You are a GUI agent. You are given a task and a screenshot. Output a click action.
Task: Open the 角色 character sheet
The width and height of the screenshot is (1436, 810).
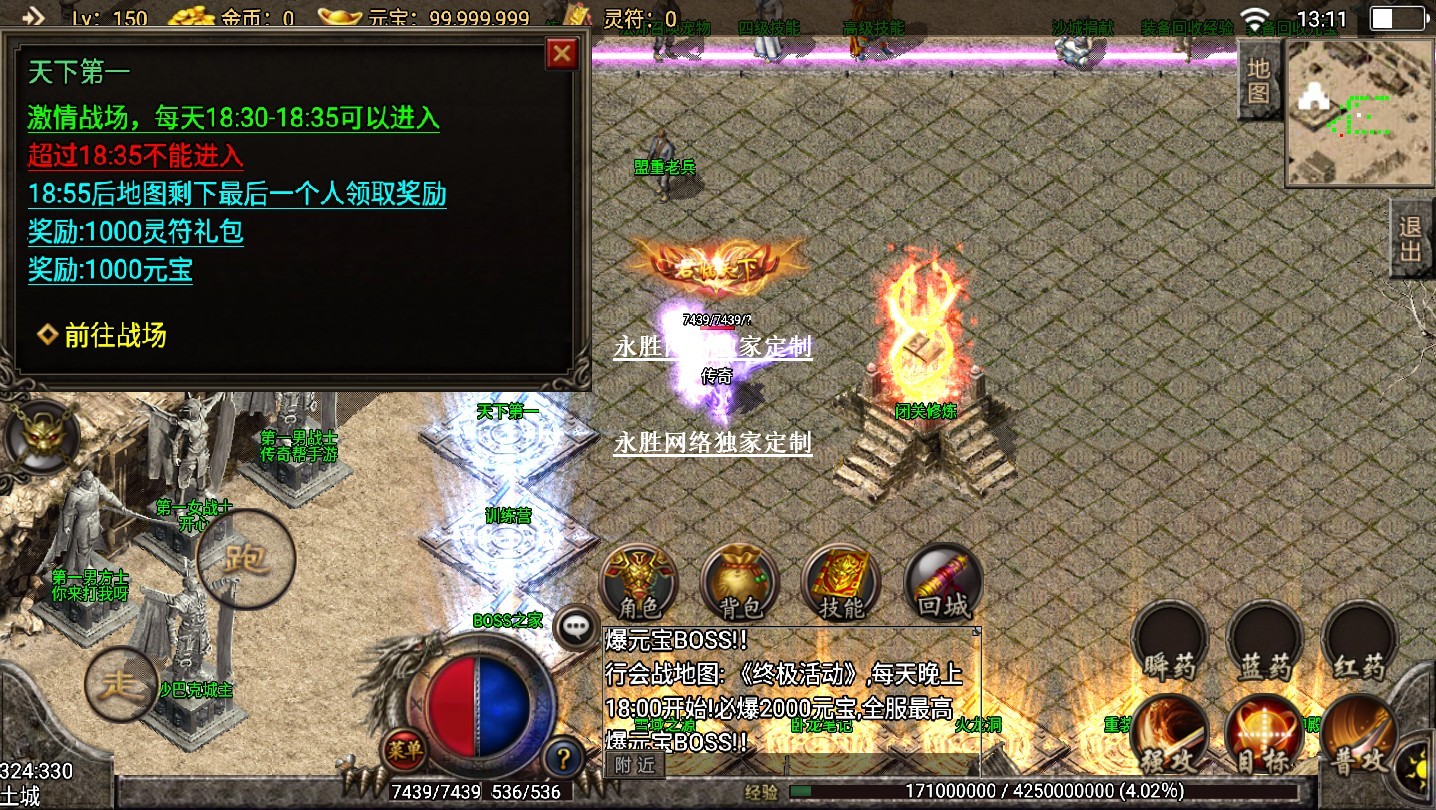point(639,581)
